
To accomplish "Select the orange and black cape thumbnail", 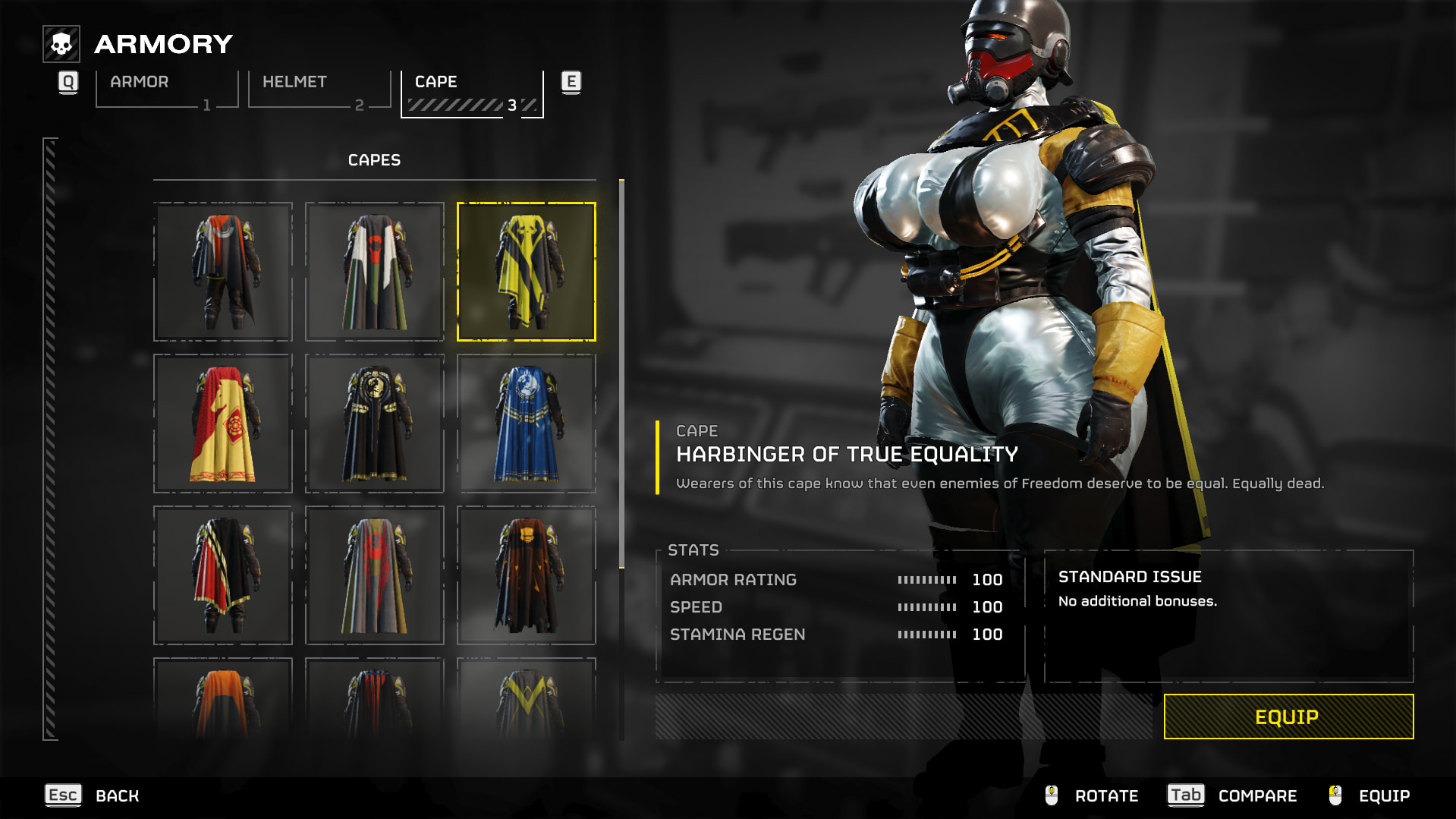I will point(223,272).
